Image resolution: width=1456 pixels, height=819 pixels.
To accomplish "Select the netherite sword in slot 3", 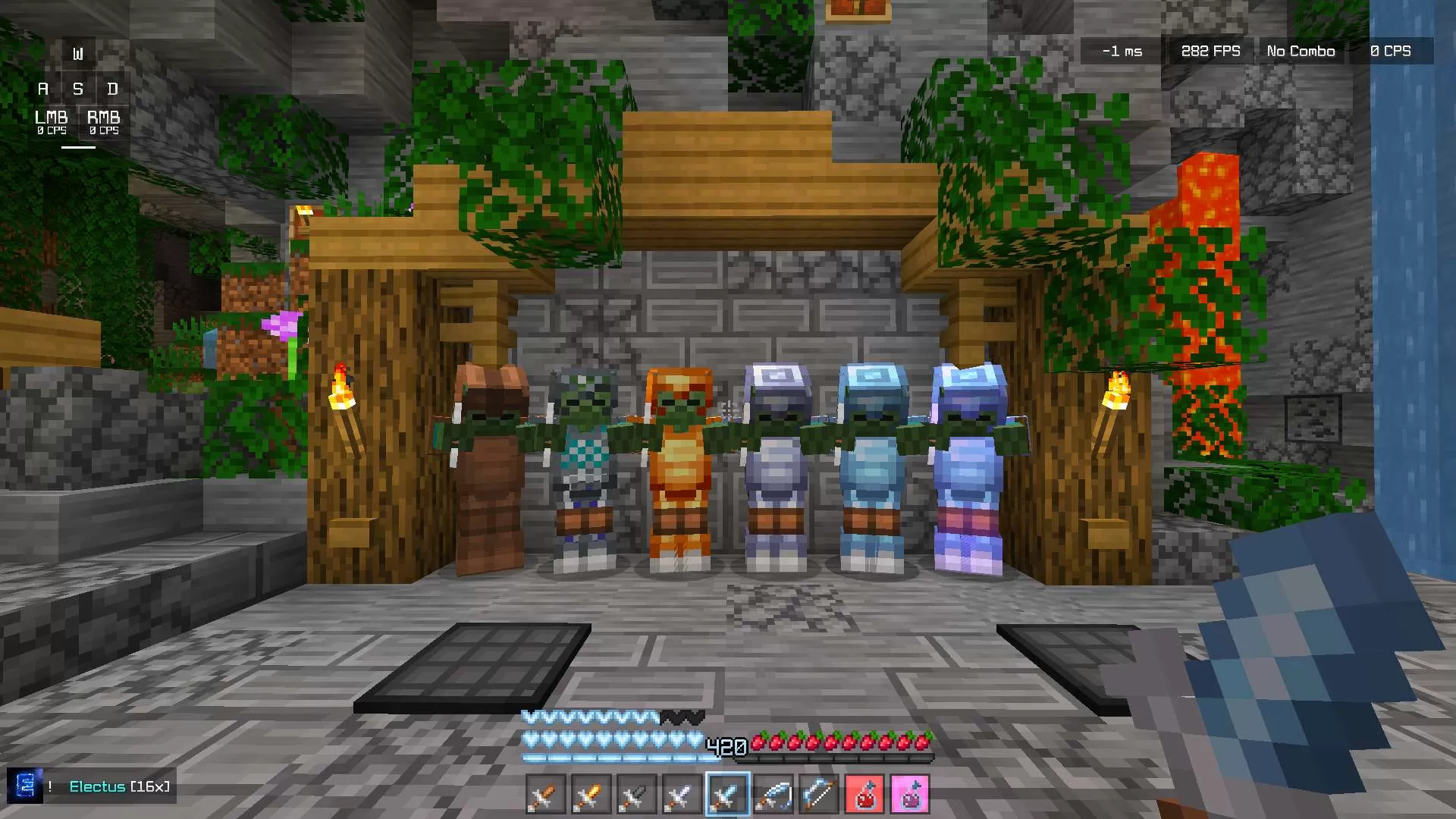I will tap(637, 794).
